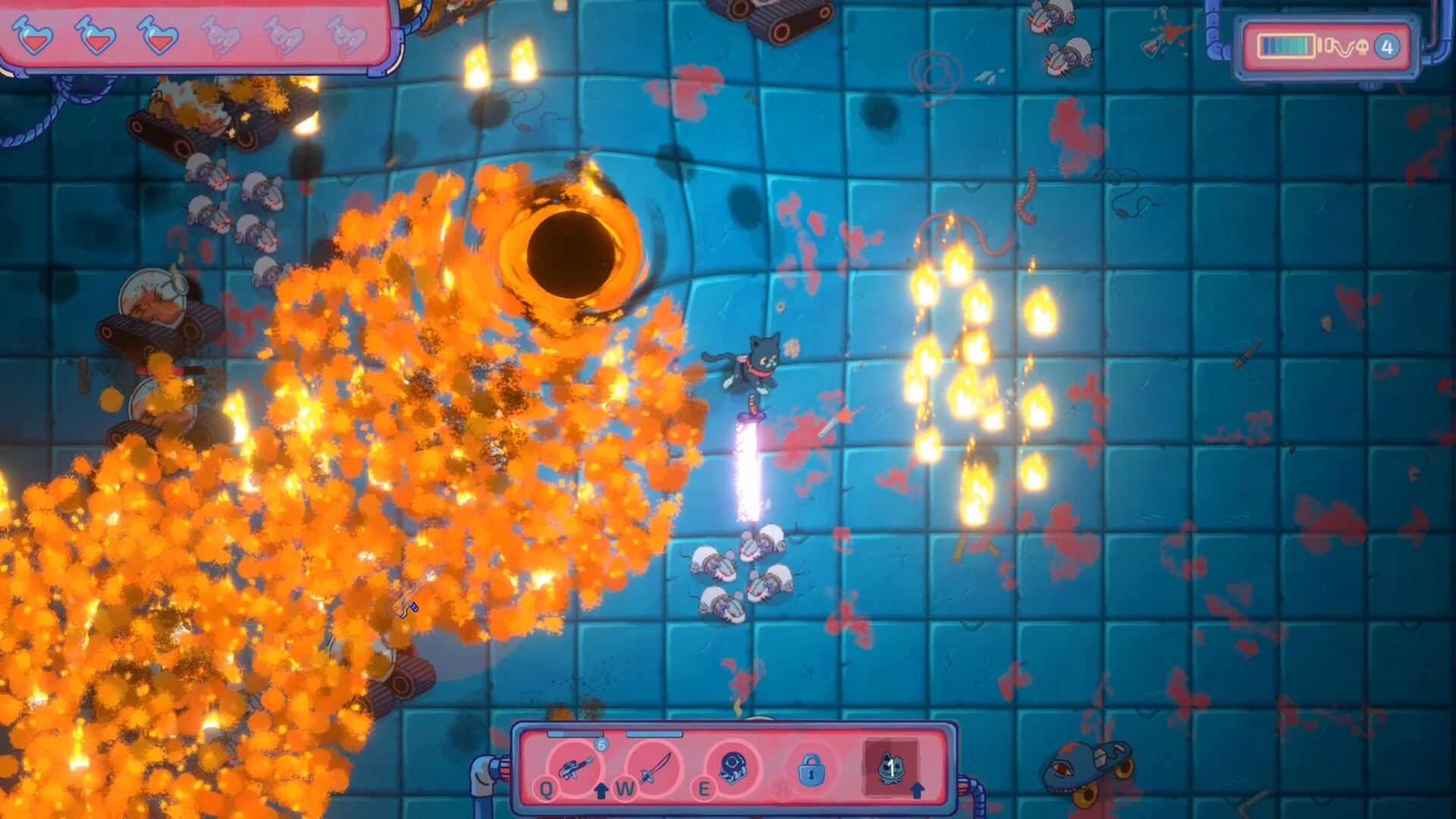The width and height of the screenshot is (1456, 819).
Task: Click the charge bar above the katana slot
Action: click(653, 733)
